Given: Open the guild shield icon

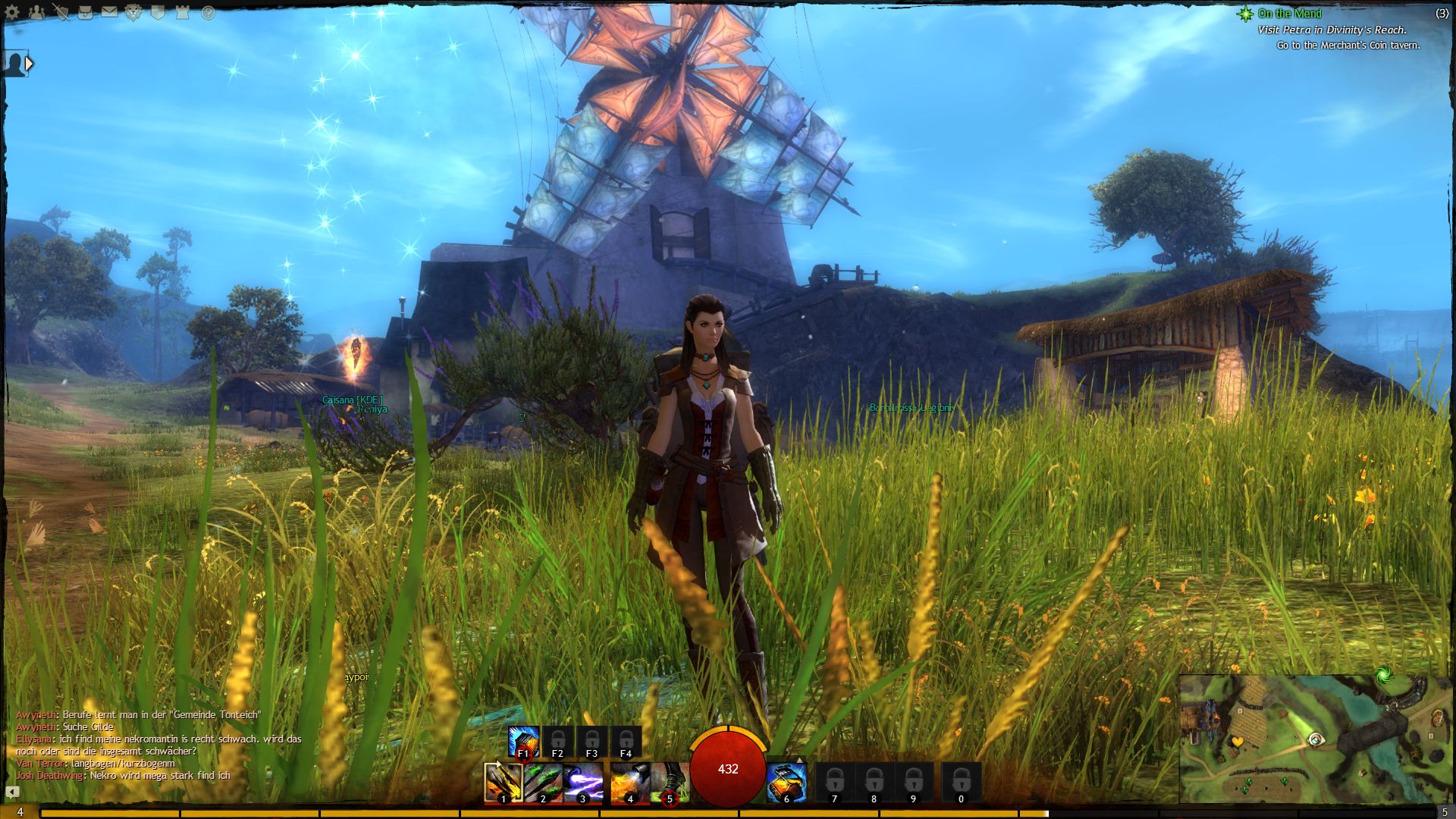Looking at the screenshot, I should (158, 12).
